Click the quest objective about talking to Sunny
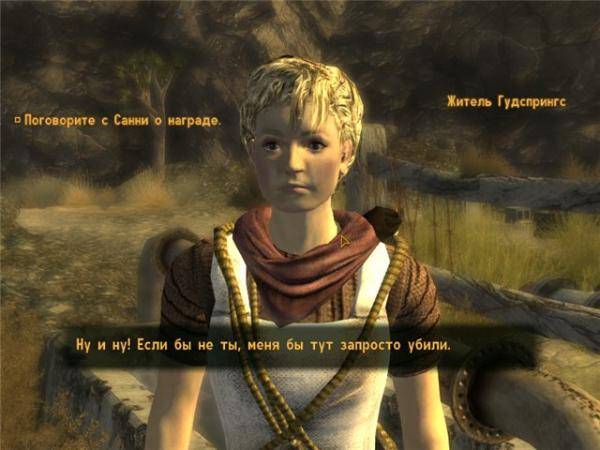Image resolution: width=600 pixels, height=450 pixels. 118,120
